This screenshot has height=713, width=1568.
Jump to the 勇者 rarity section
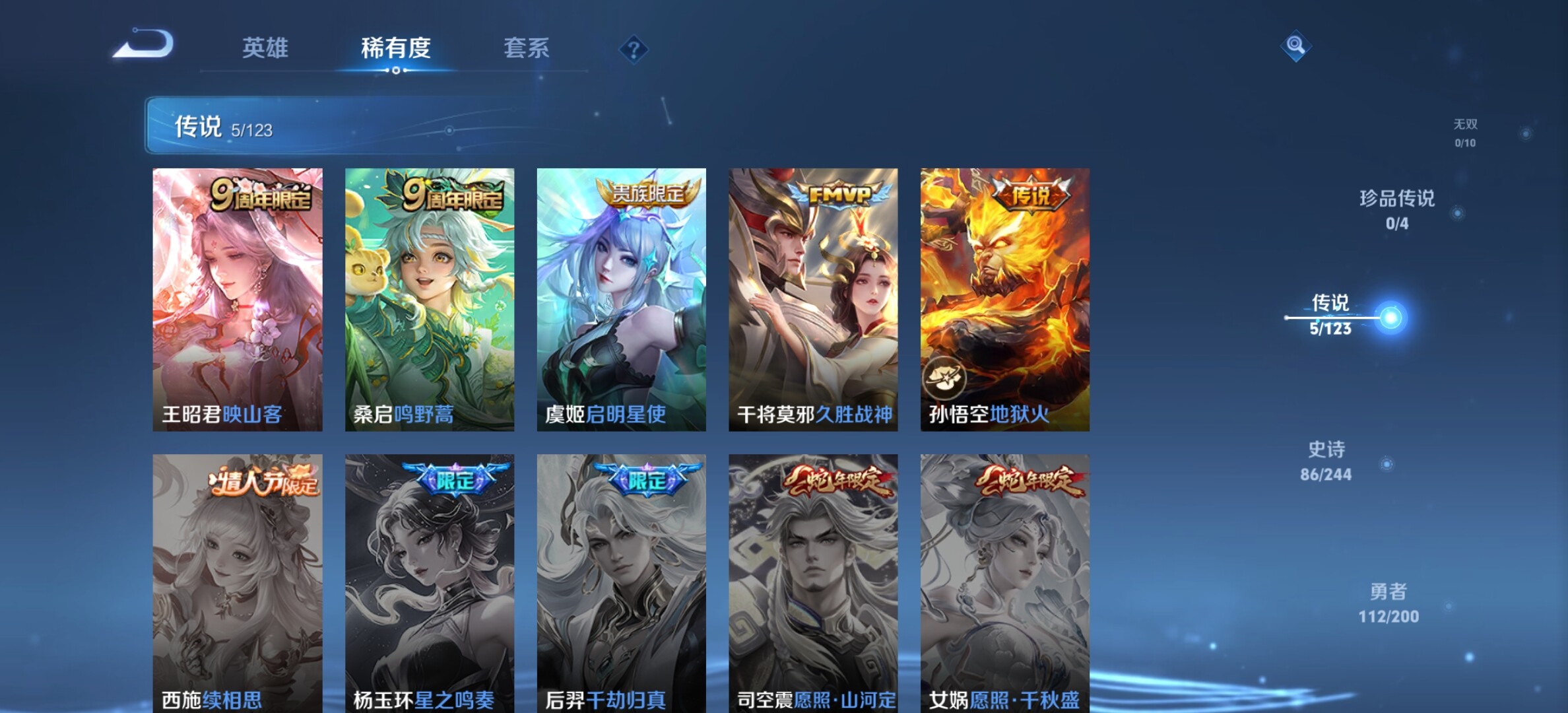click(1388, 603)
